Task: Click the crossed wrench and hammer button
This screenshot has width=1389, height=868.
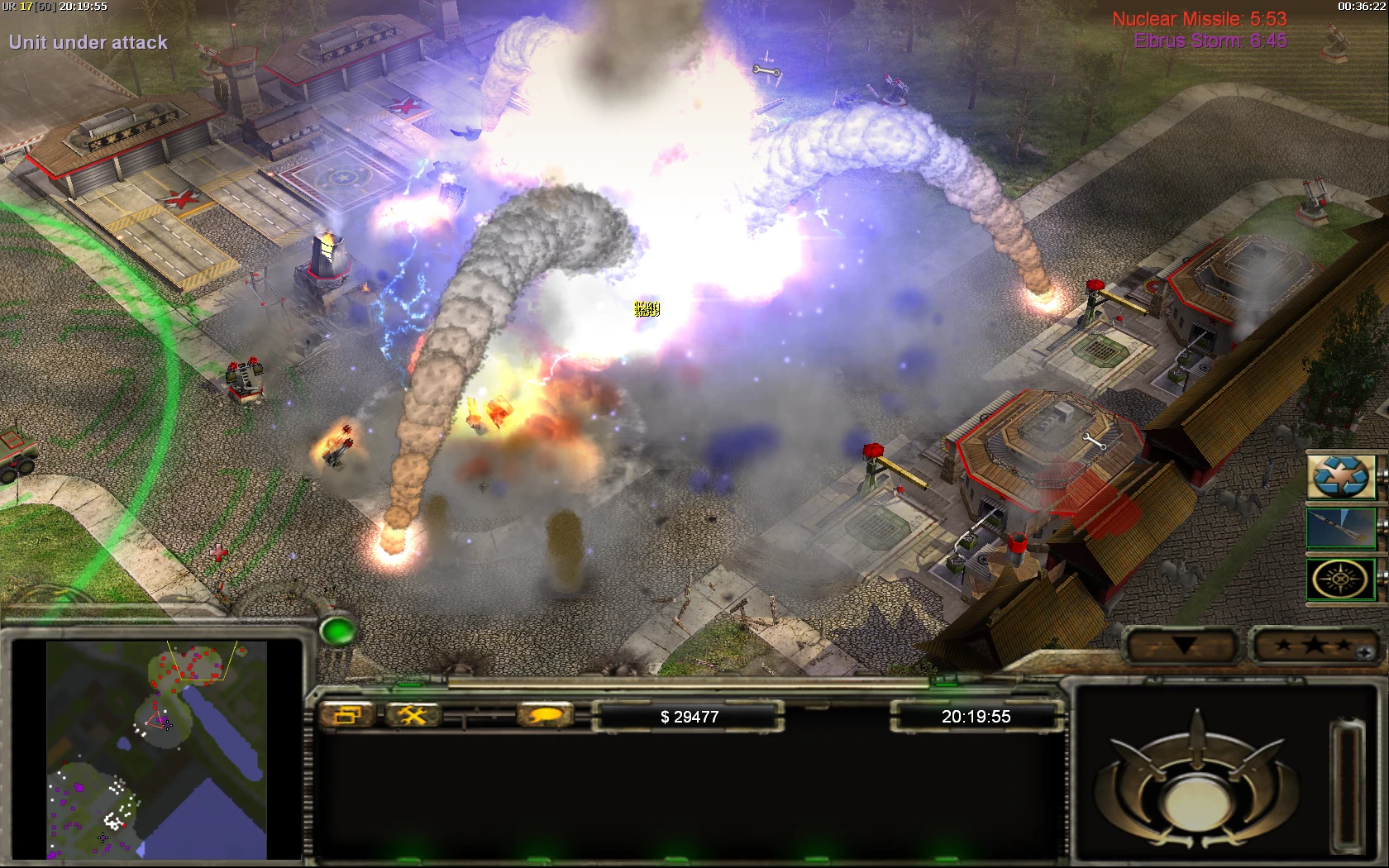Action: pyautogui.click(x=411, y=716)
